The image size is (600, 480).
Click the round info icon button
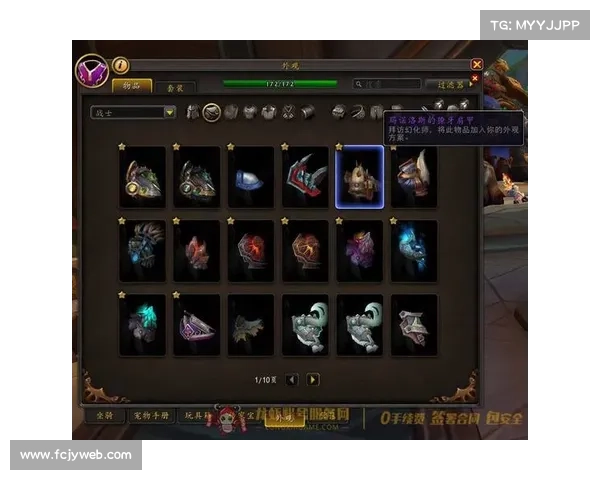click(120, 65)
